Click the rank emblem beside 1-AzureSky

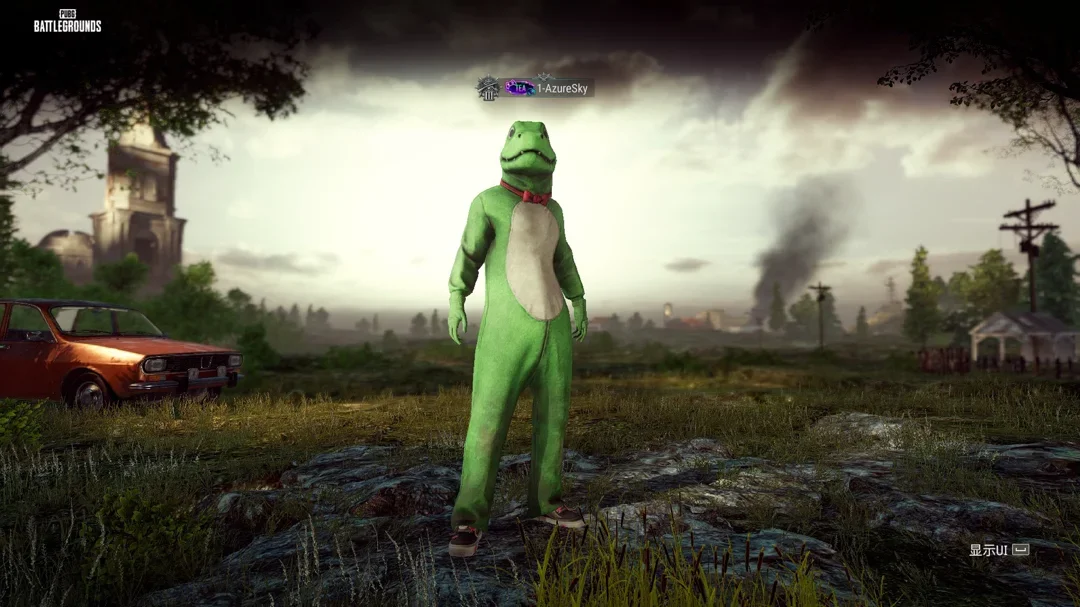487,88
